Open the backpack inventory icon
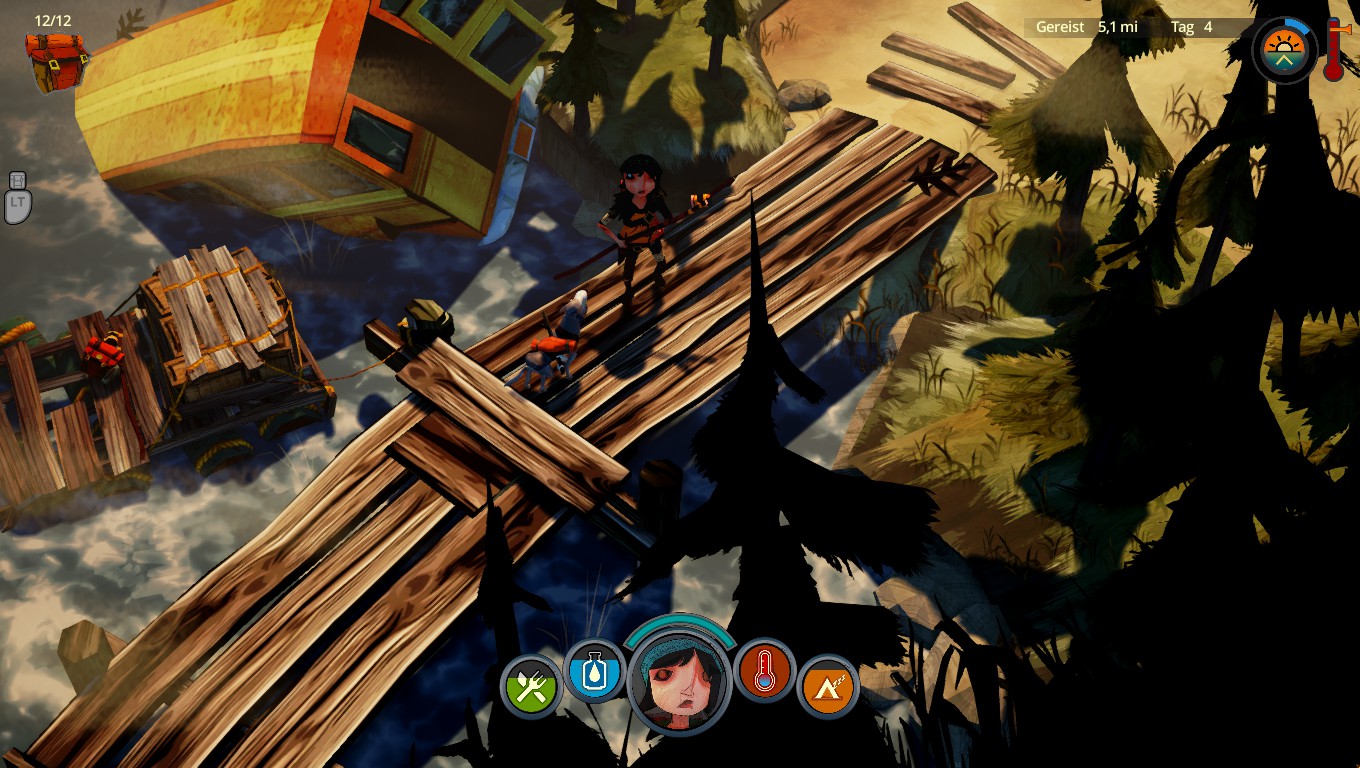The width and height of the screenshot is (1360, 768). pos(56,60)
